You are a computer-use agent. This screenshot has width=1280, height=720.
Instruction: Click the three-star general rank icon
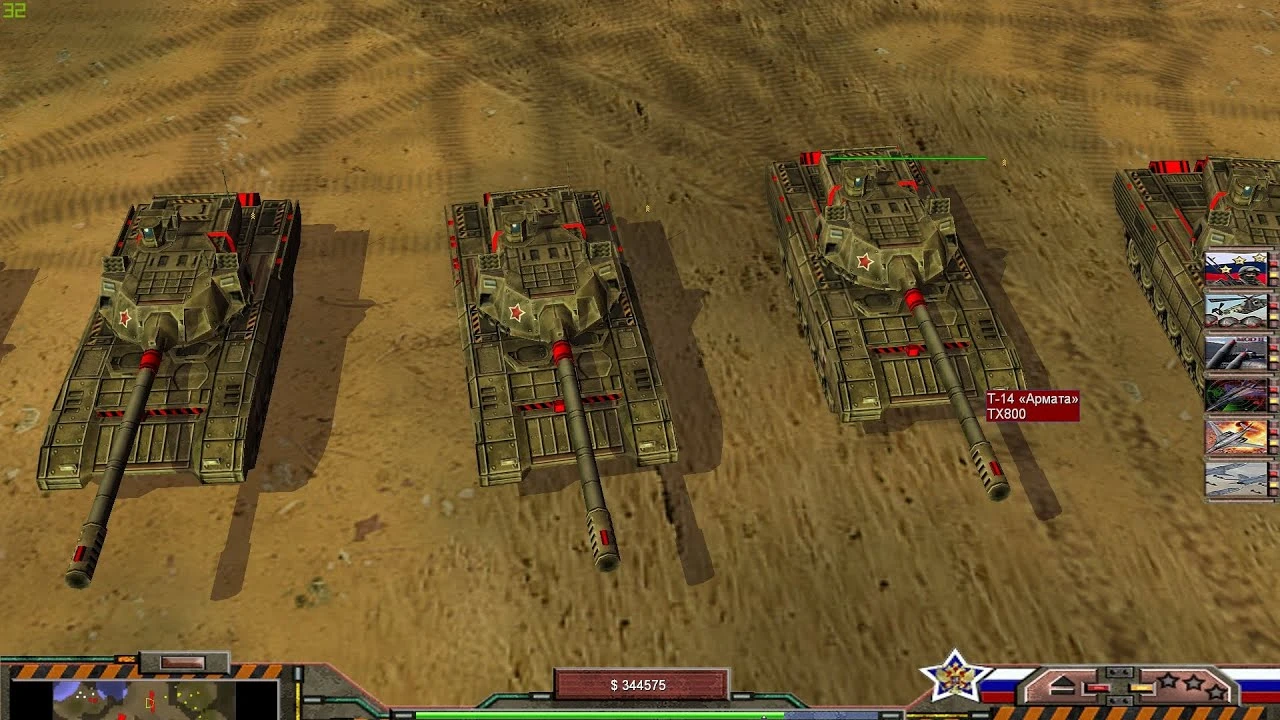click(1192, 685)
